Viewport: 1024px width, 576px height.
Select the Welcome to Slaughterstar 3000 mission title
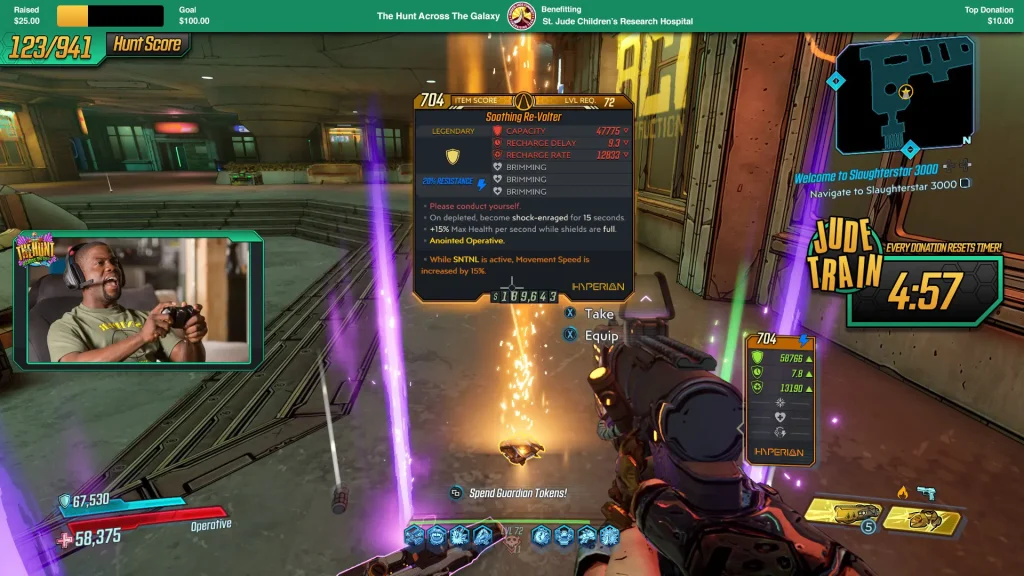pos(866,172)
